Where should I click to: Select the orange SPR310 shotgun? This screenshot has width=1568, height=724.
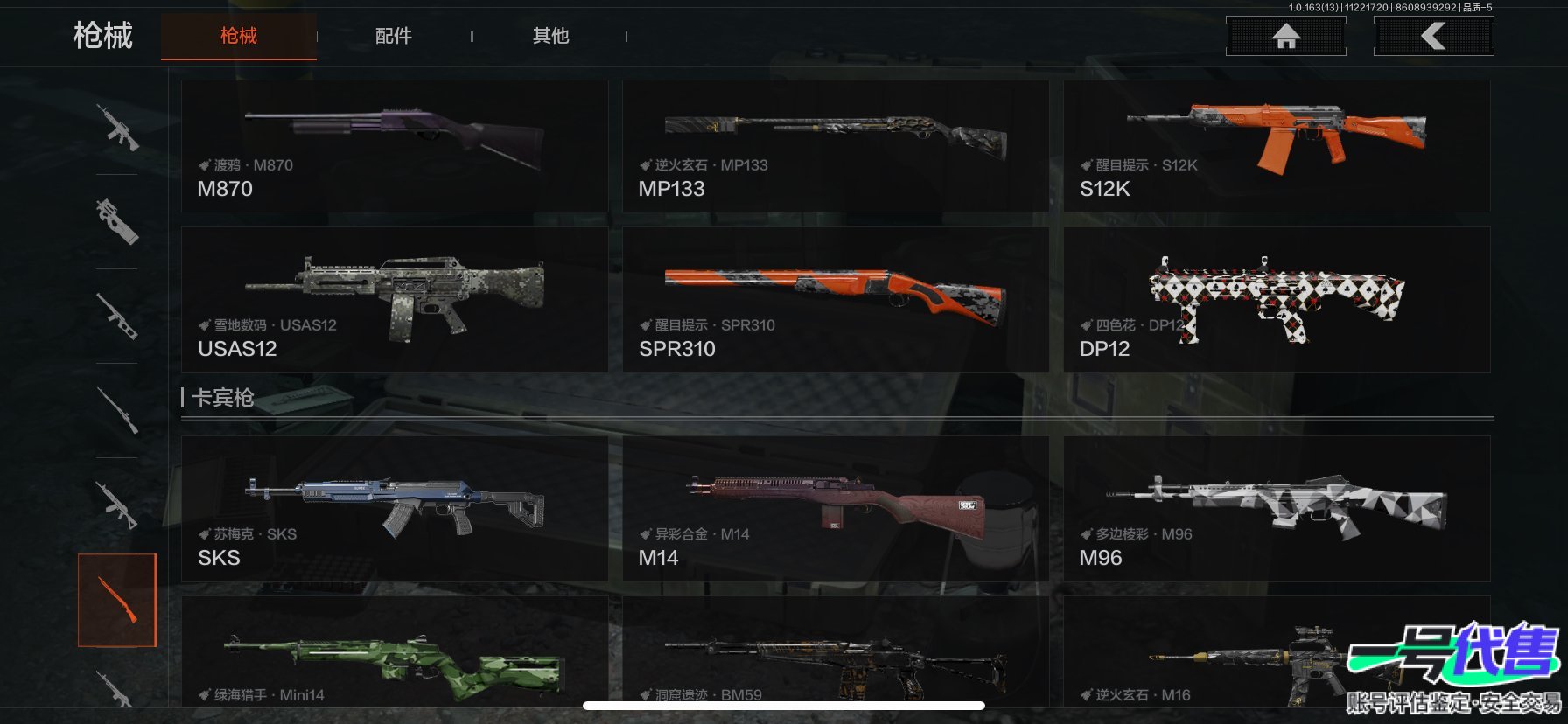pos(835,300)
